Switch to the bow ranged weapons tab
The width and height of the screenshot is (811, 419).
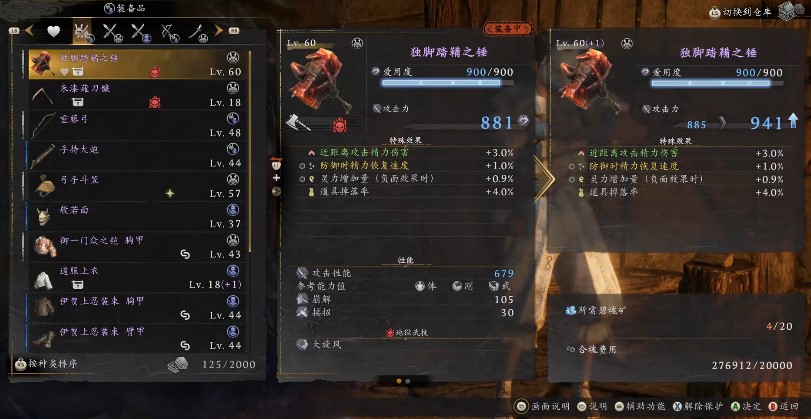coord(167,31)
